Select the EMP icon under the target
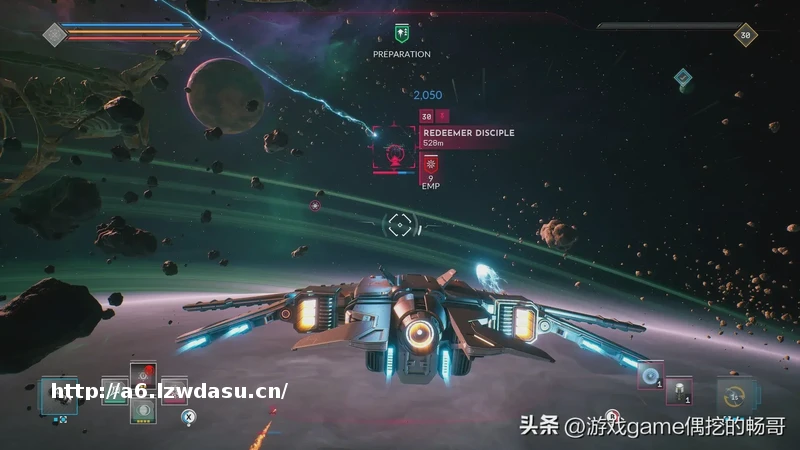 pyautogui.click(x=431, y=166)
